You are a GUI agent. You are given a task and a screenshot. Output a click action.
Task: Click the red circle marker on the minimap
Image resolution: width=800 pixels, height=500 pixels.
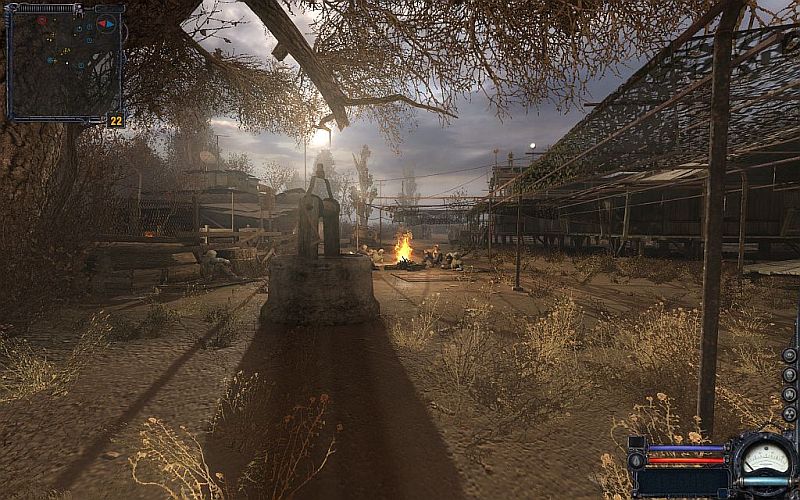pyautogui.click(x=42, y=20)
